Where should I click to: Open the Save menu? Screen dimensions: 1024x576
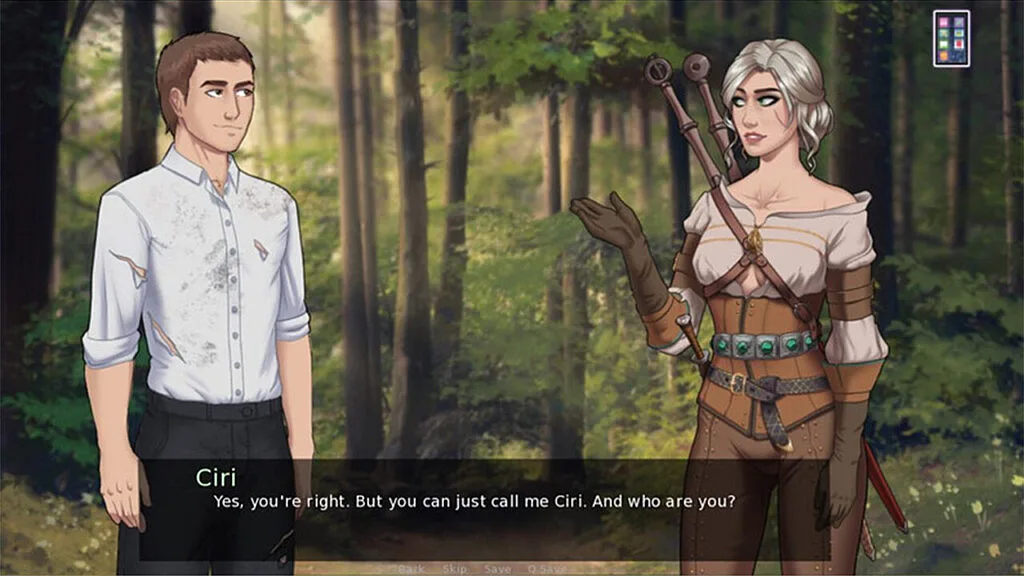[x=497, y=569]
